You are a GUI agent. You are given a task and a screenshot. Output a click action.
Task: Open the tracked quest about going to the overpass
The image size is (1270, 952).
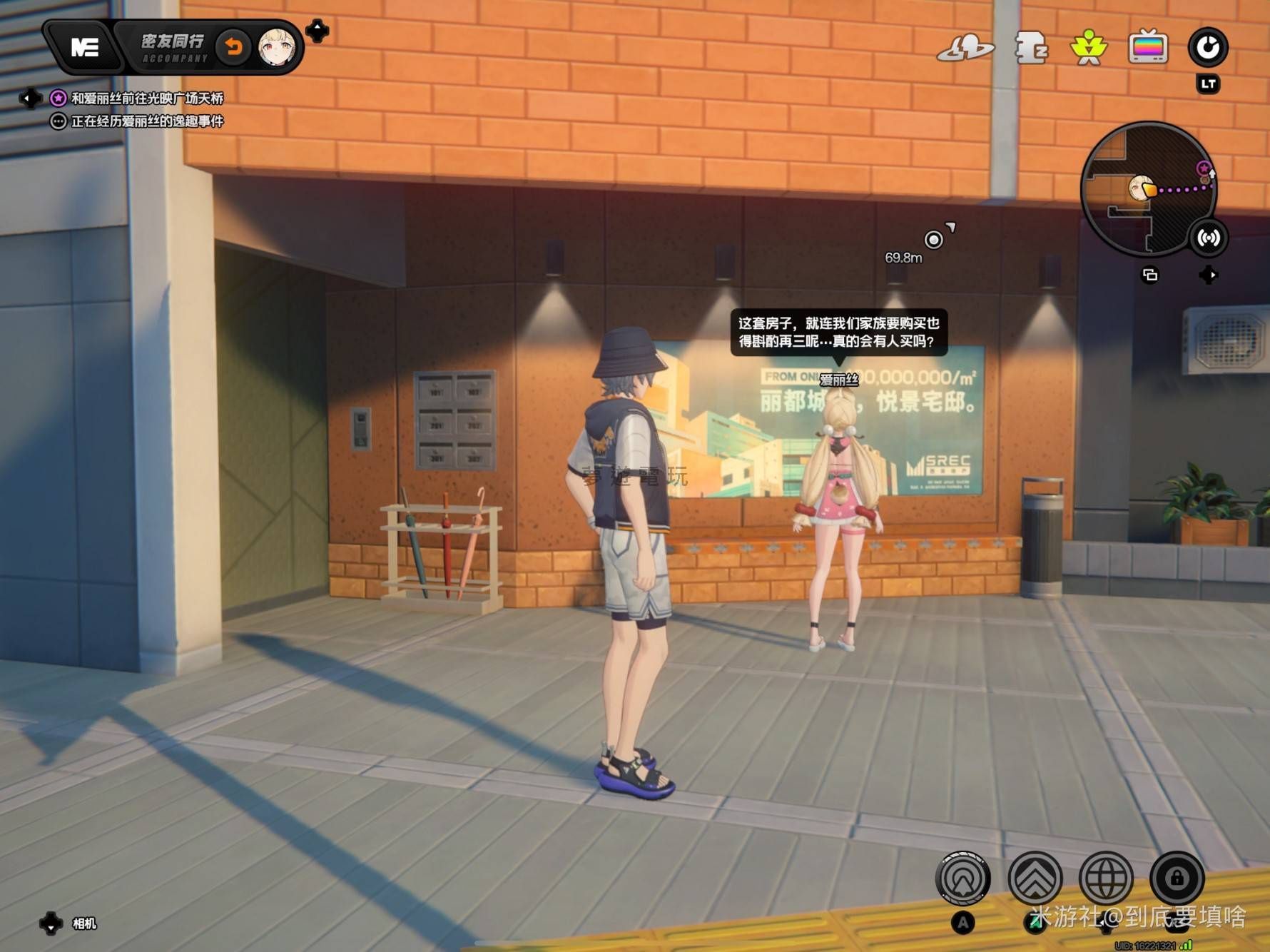(146, 98)
